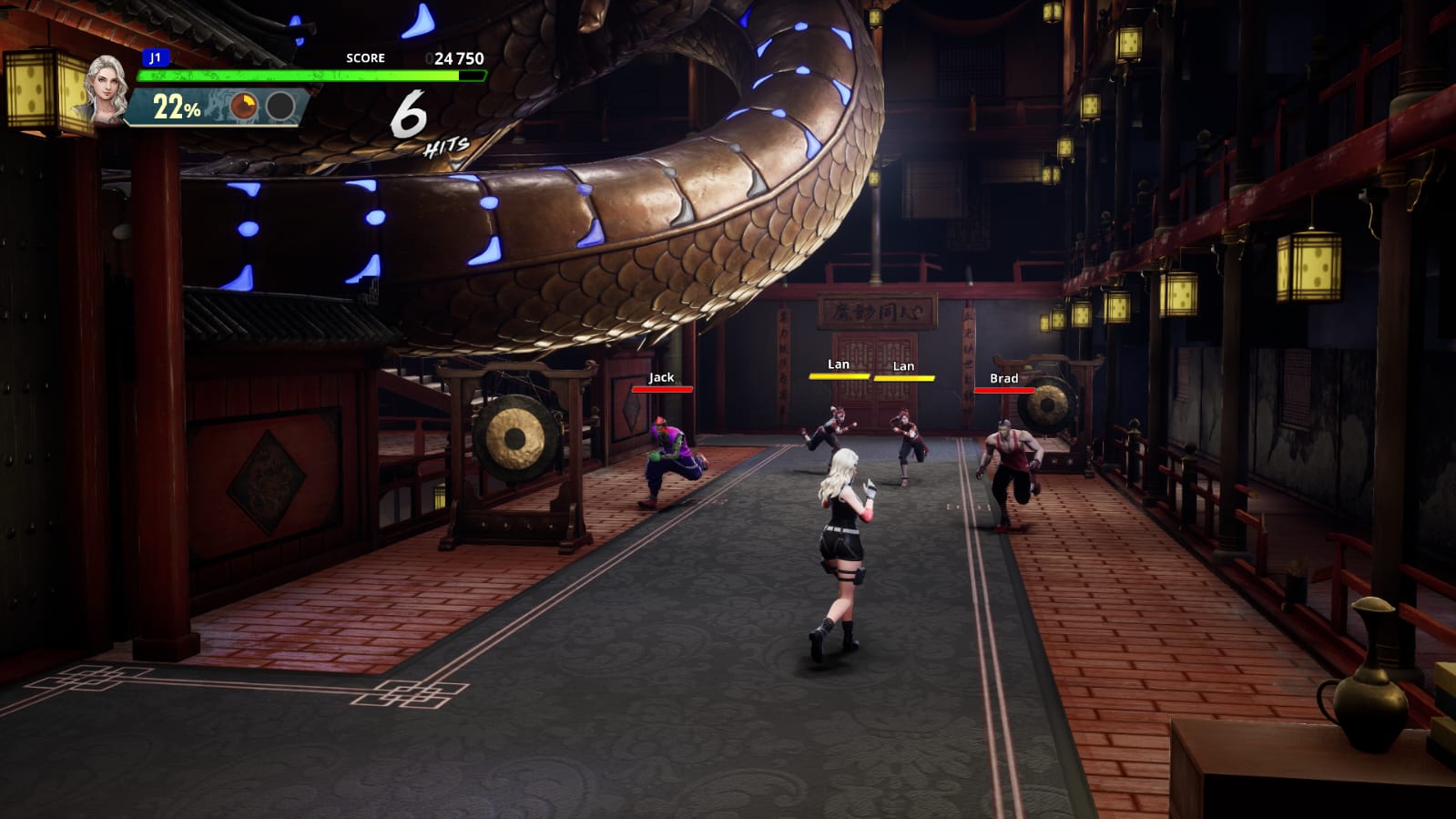Click the blue J1 player tag

click(156, 57)
